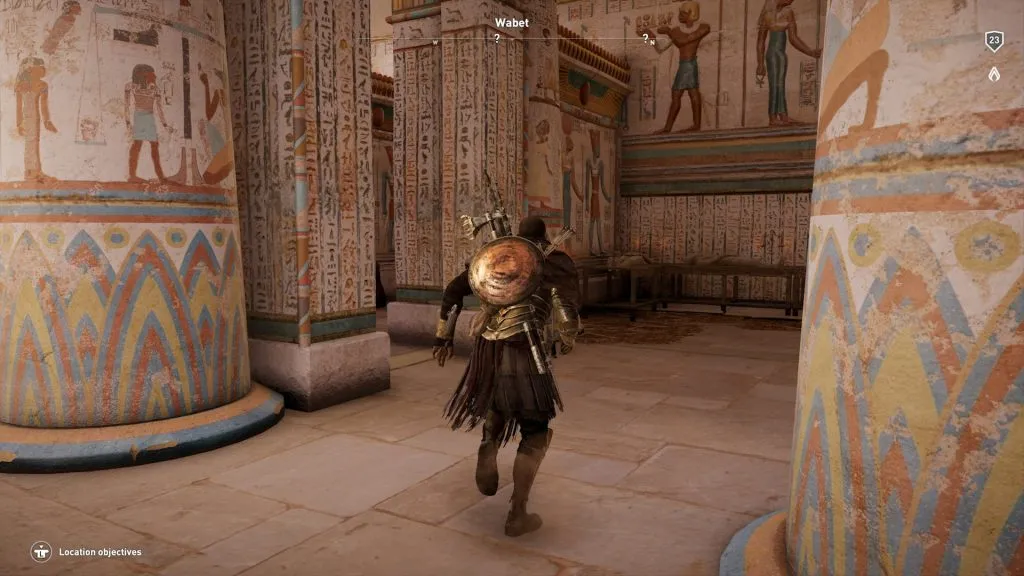Screen dimensions: 1024x576
Task: Select the Wabet location label on the compass
Action: [510, 21]
